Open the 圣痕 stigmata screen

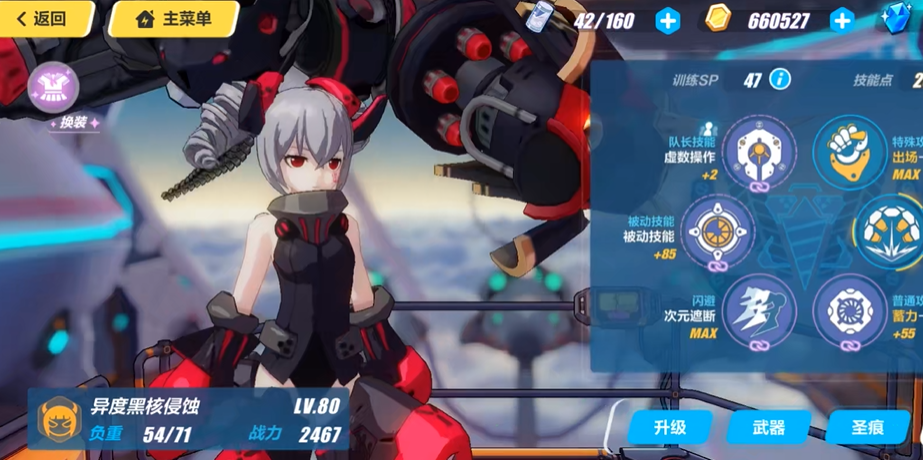[x=867, y=428]
